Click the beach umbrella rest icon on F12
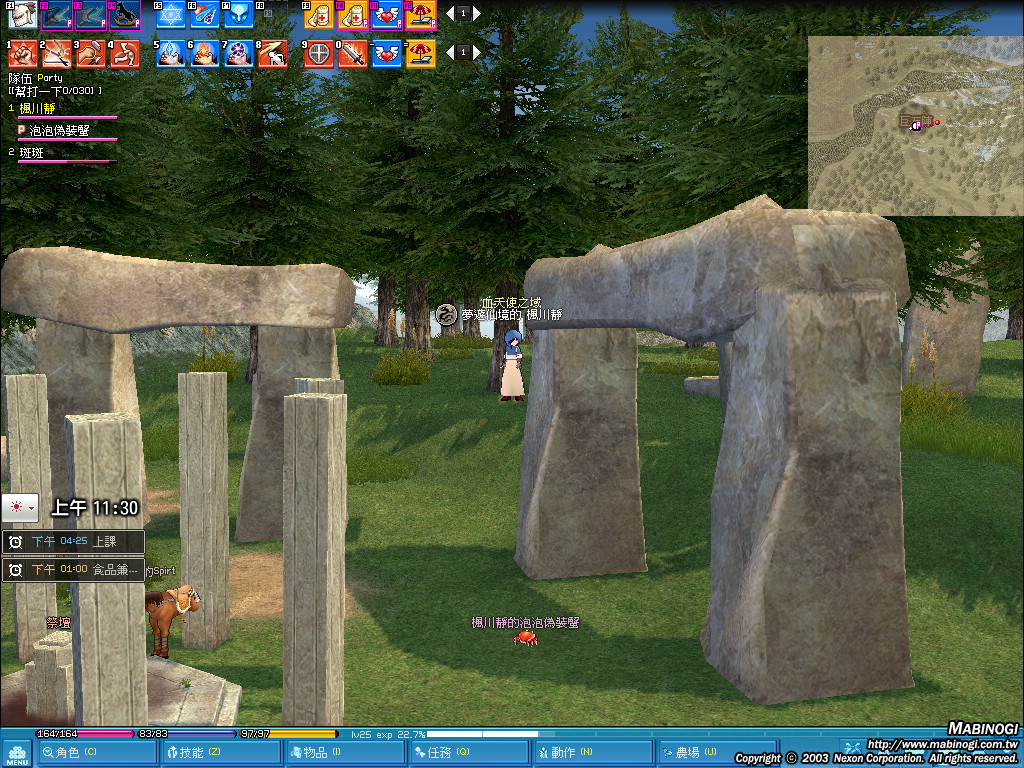This screenshot has height=768, width=1024. (x=421, y=15)
